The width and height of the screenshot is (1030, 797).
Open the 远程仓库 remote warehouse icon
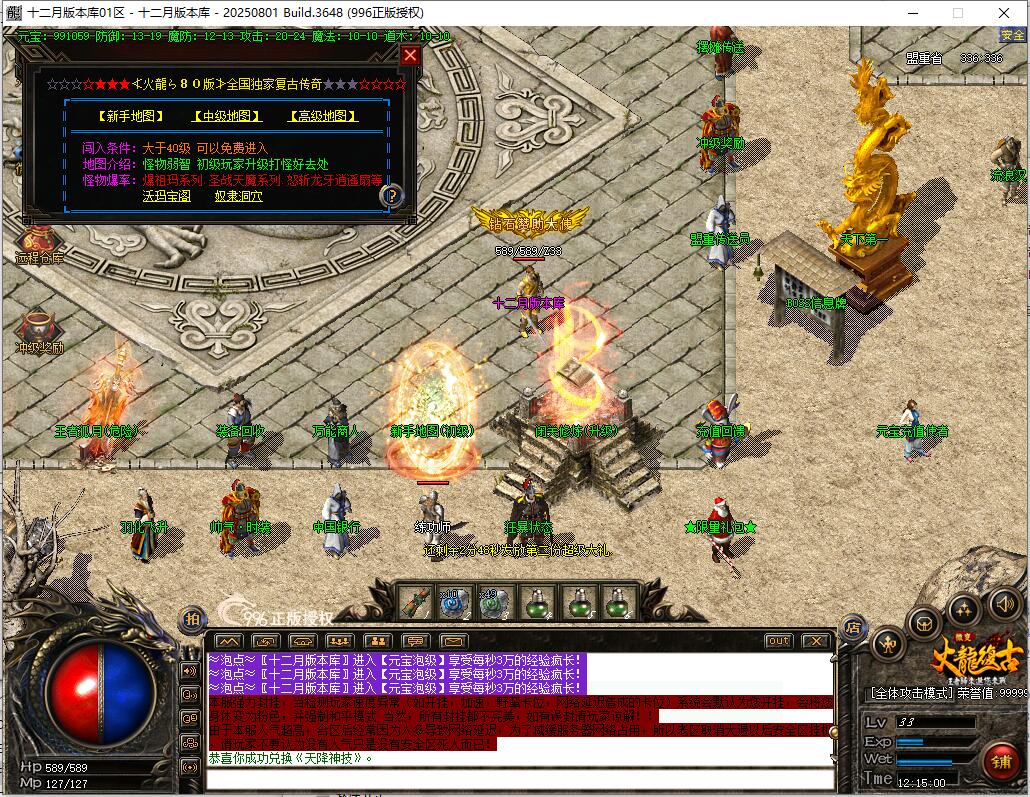39,243
